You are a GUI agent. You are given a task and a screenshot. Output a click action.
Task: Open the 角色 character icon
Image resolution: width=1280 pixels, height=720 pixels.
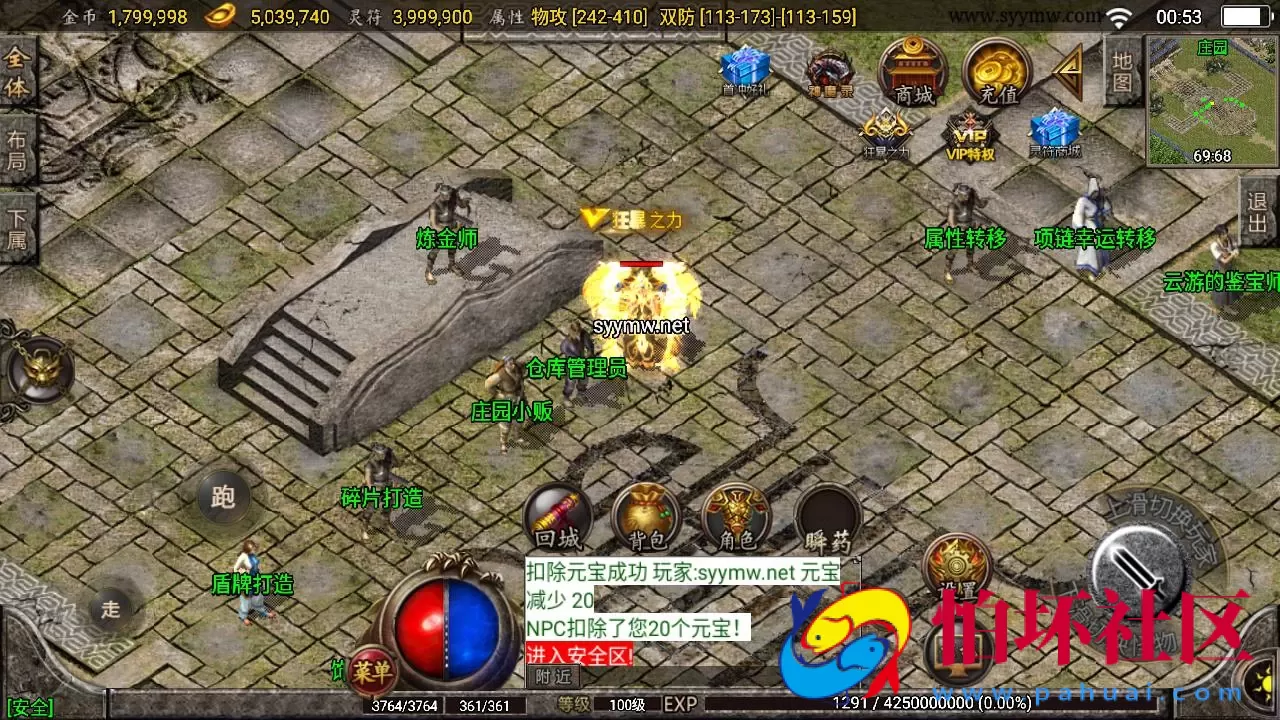[x=737, y=515]
